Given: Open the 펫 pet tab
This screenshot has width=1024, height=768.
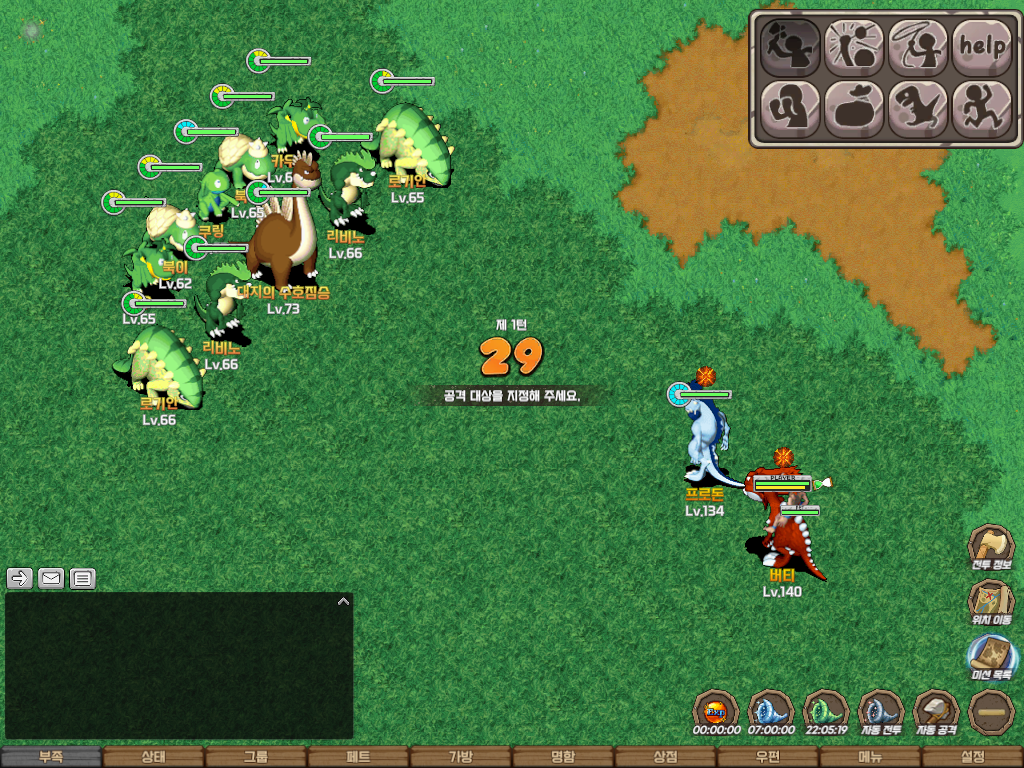Looking at the screenshot, I should click(x=358, y=758).
